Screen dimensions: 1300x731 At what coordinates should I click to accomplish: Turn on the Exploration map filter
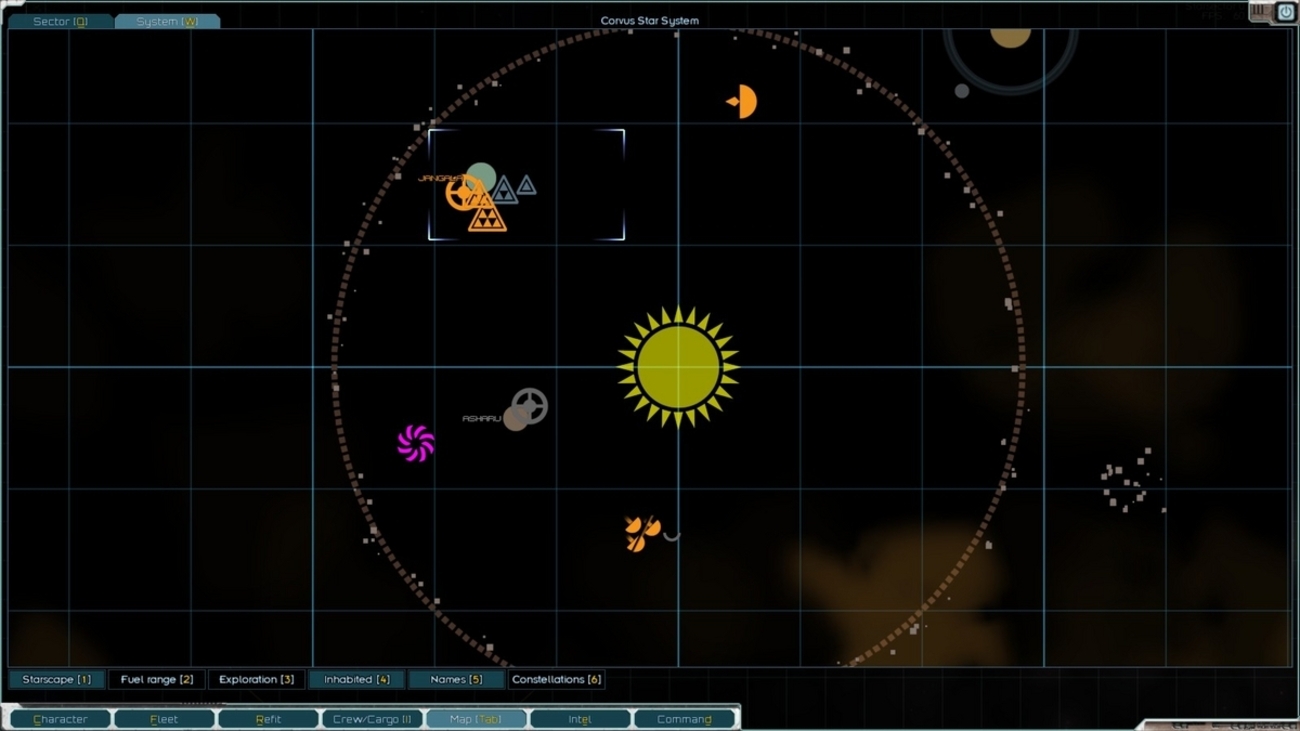(x=256, y=680)
